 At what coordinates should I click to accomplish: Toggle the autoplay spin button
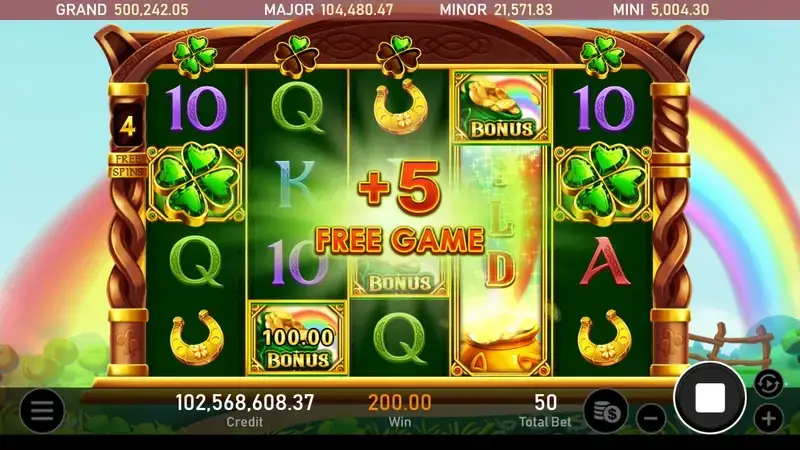[766, 382]
